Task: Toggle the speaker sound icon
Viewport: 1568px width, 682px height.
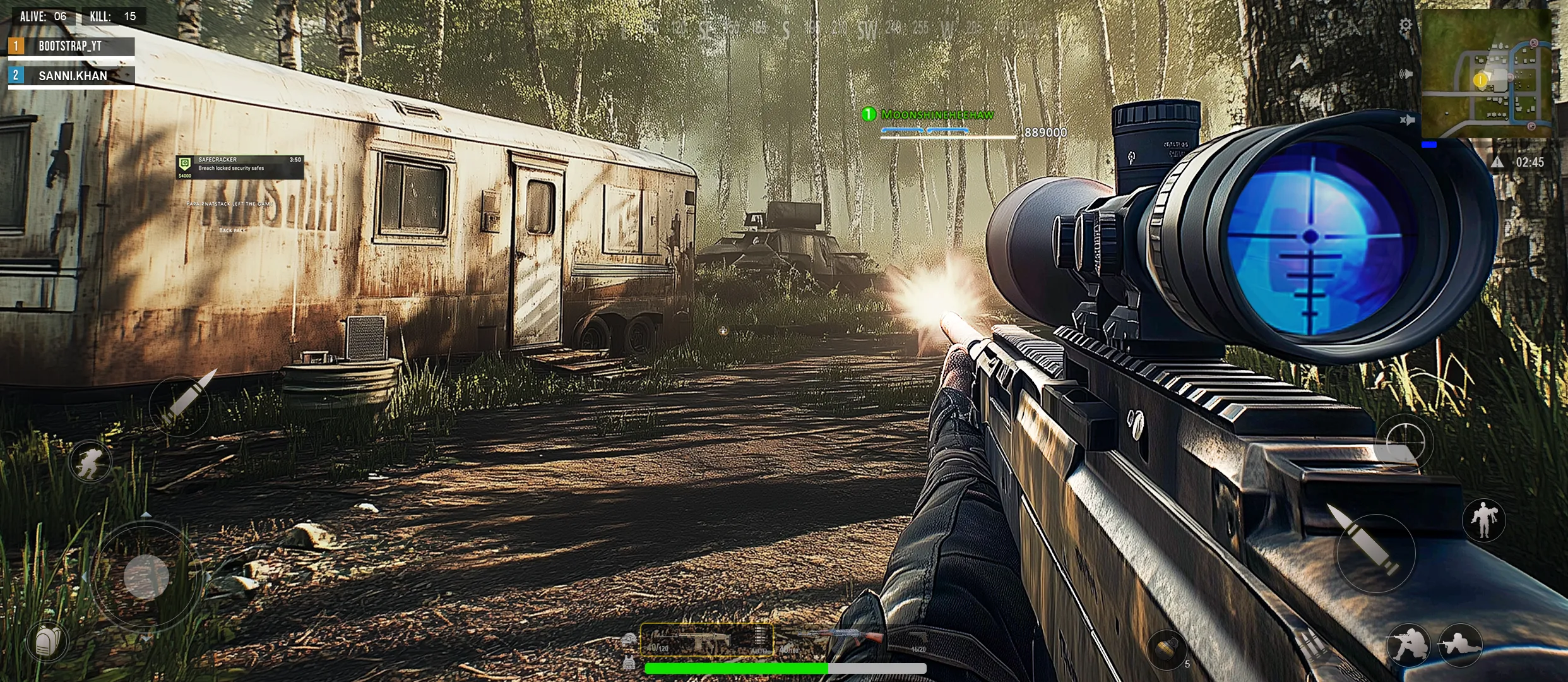Action: point(1406,75)
